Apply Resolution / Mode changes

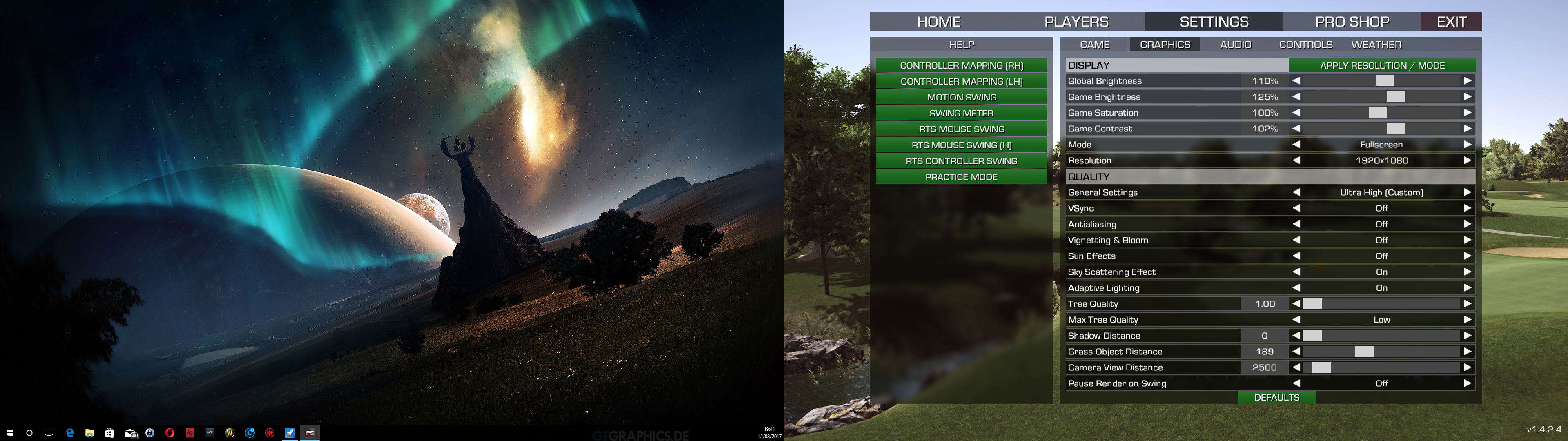tap(1382, 65)
